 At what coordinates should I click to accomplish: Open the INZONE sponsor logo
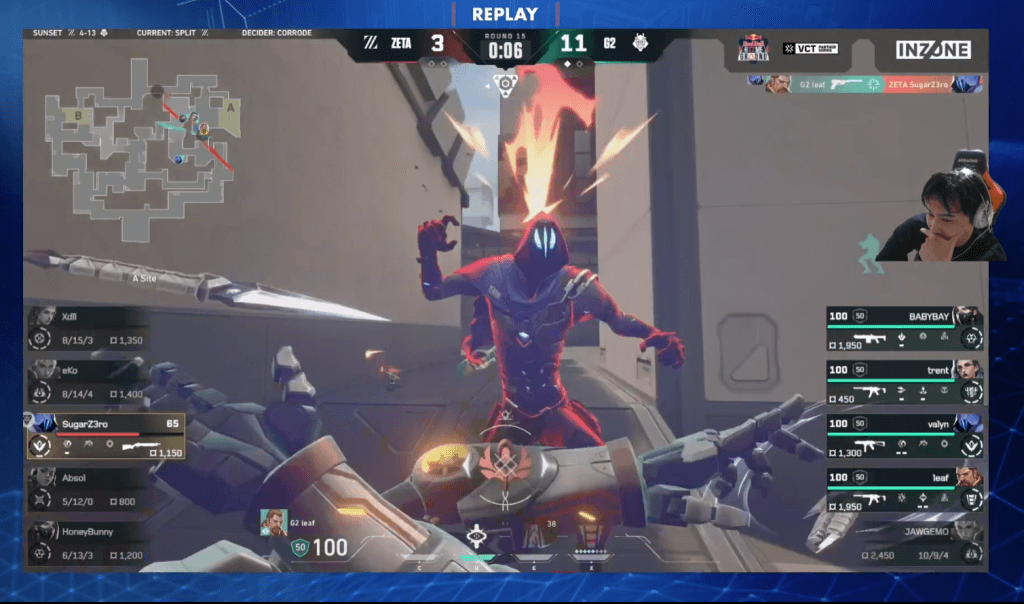point(933,49)
